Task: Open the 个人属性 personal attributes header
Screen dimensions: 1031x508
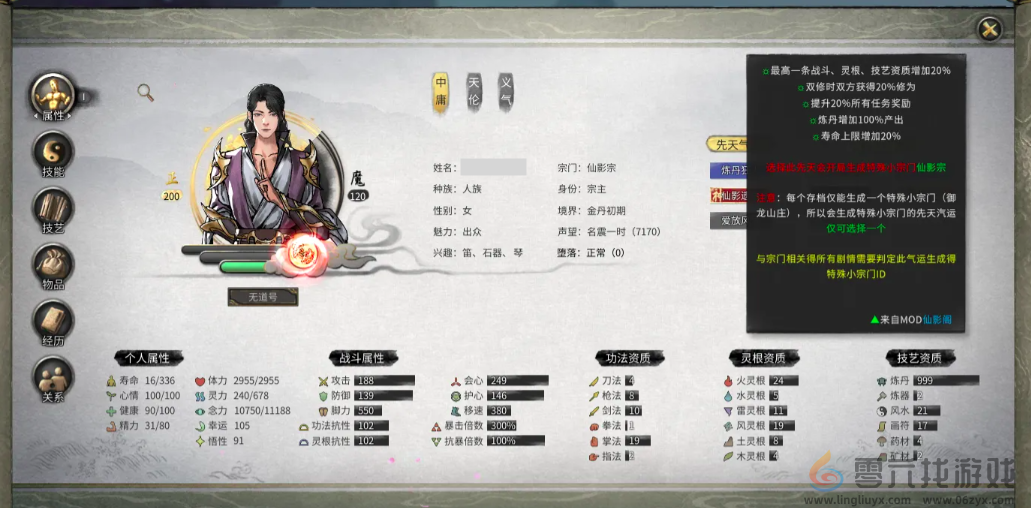Action: 146,357
